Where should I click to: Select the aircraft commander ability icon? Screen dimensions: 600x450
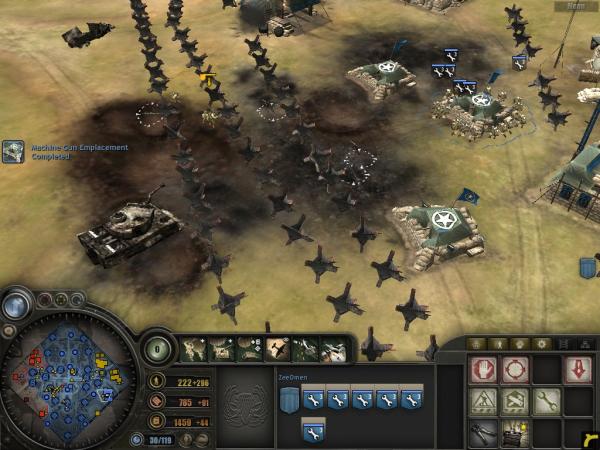point(277,349)
